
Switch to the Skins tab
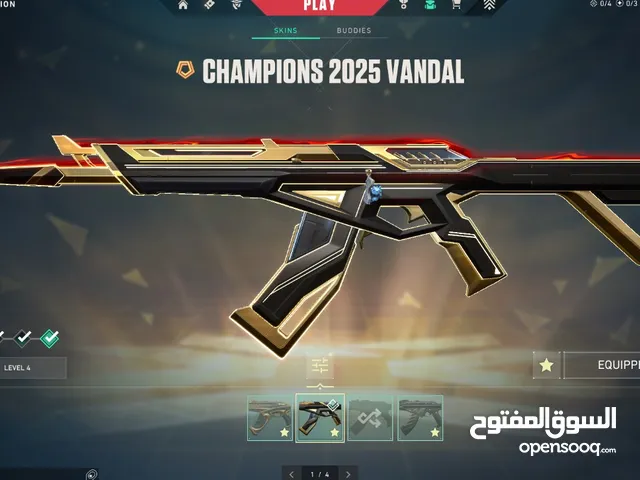(285, 31)
